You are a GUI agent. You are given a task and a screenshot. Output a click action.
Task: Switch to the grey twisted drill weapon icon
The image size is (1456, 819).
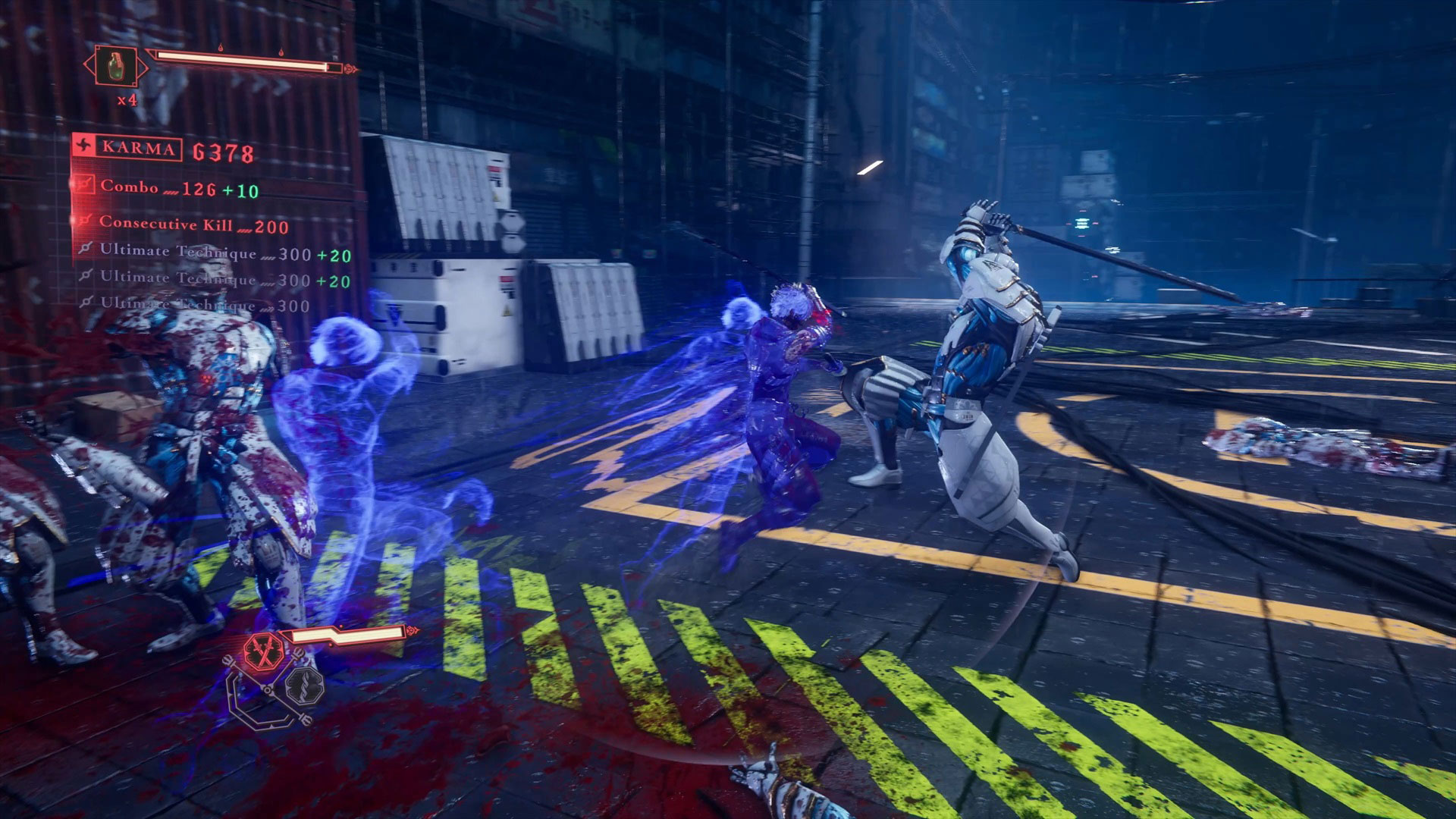click(305, 685)
